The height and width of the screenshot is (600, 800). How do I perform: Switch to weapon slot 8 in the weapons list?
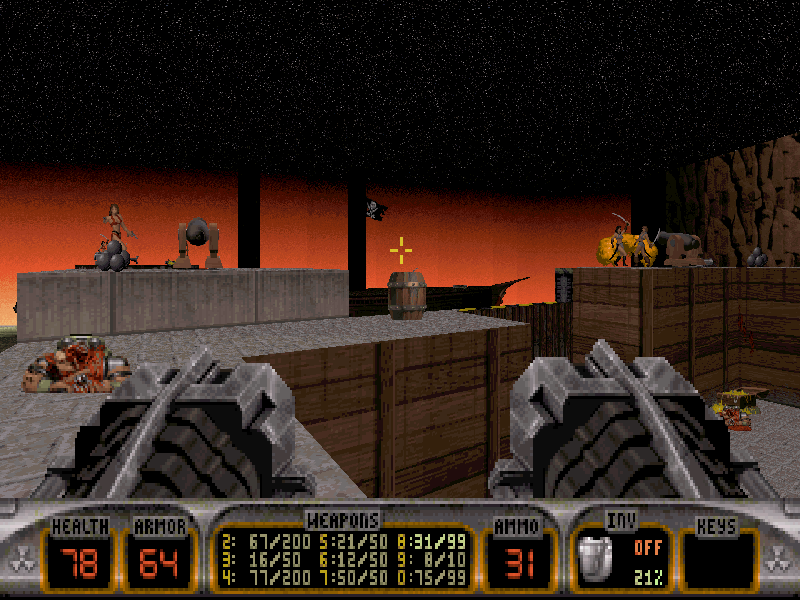point(433,541)
